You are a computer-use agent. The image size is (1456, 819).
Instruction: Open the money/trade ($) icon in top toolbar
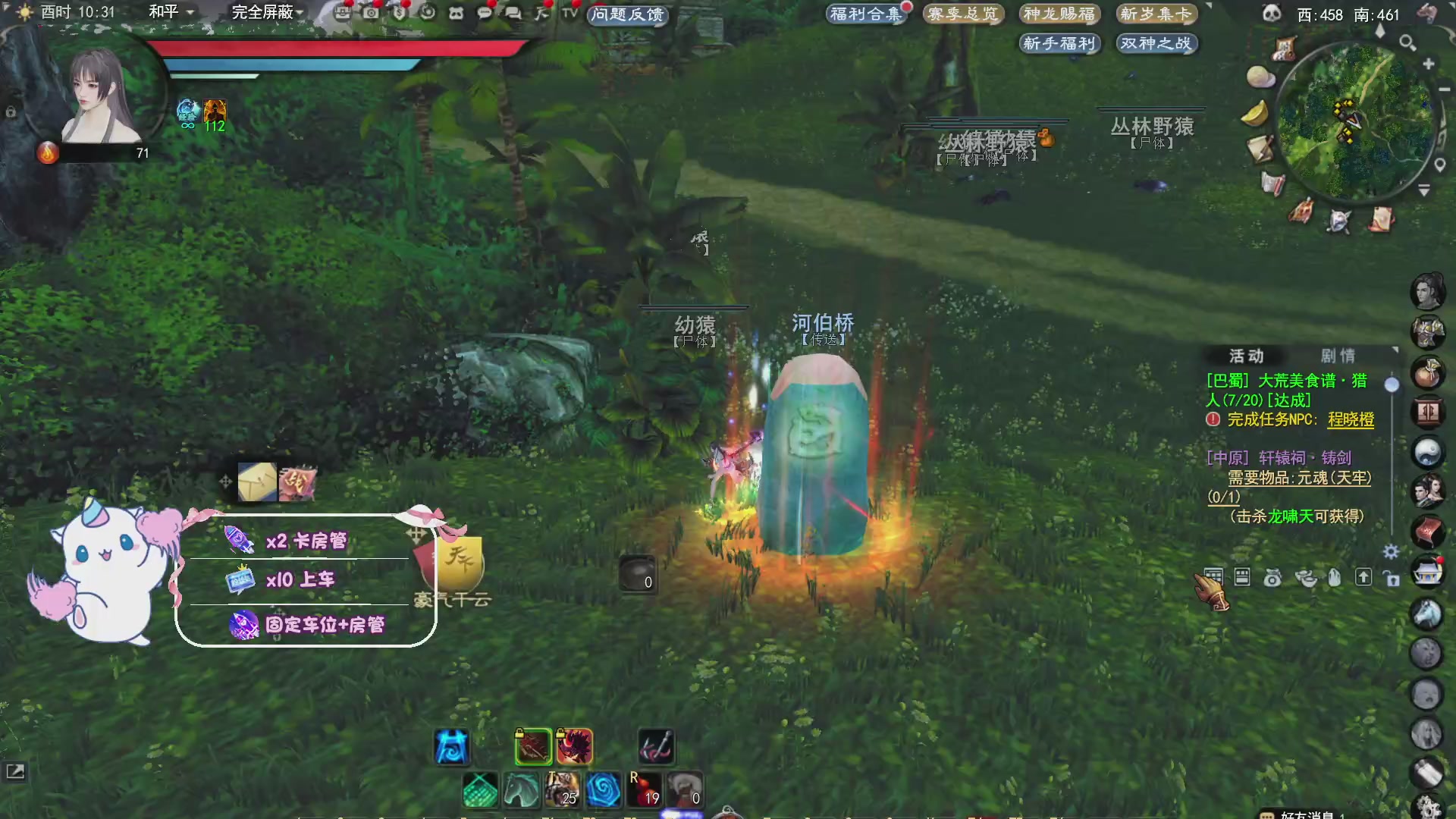400,14
